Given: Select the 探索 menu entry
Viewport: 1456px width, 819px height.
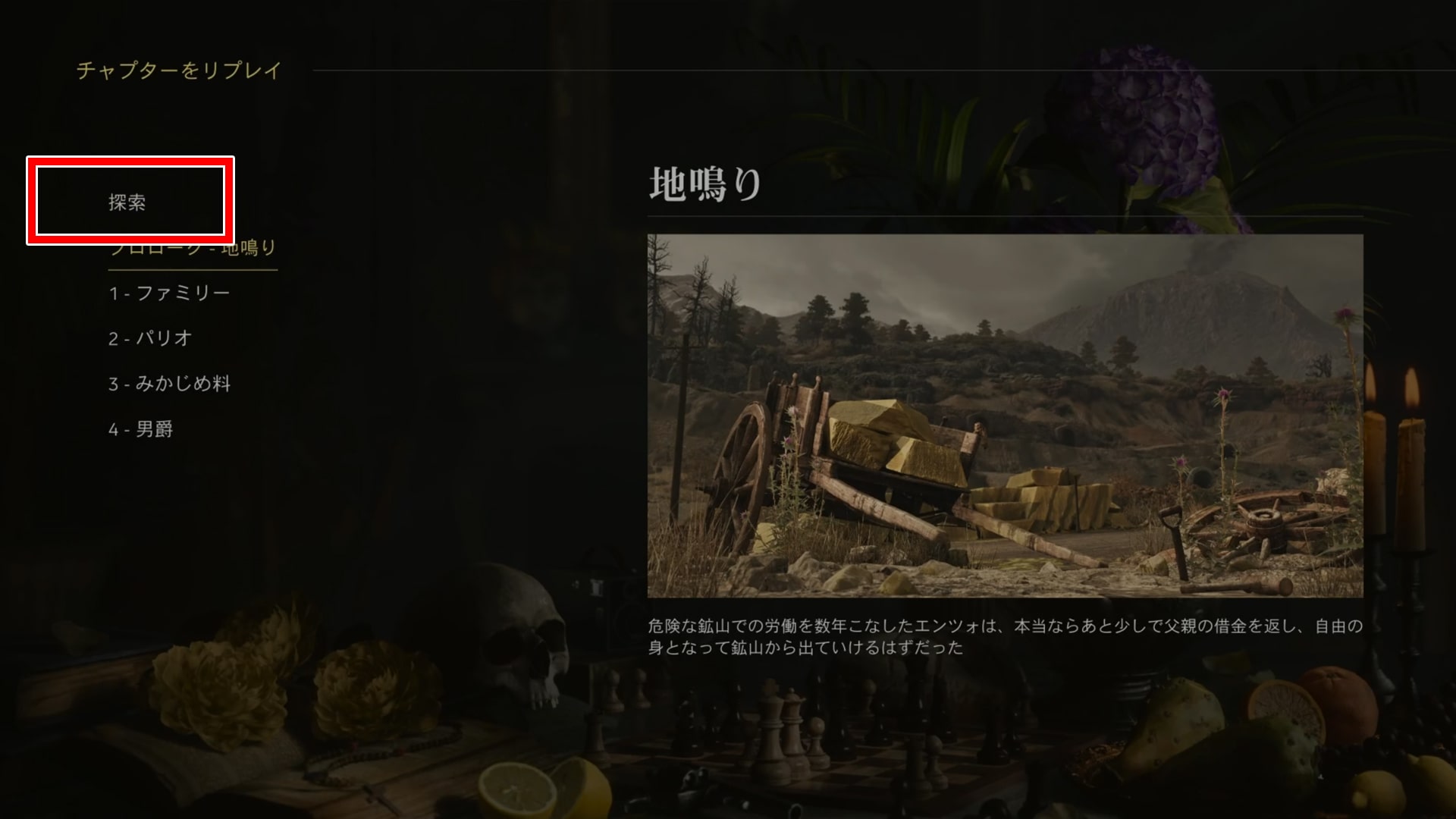Looking at the screenshot, I should click(127, 202).
